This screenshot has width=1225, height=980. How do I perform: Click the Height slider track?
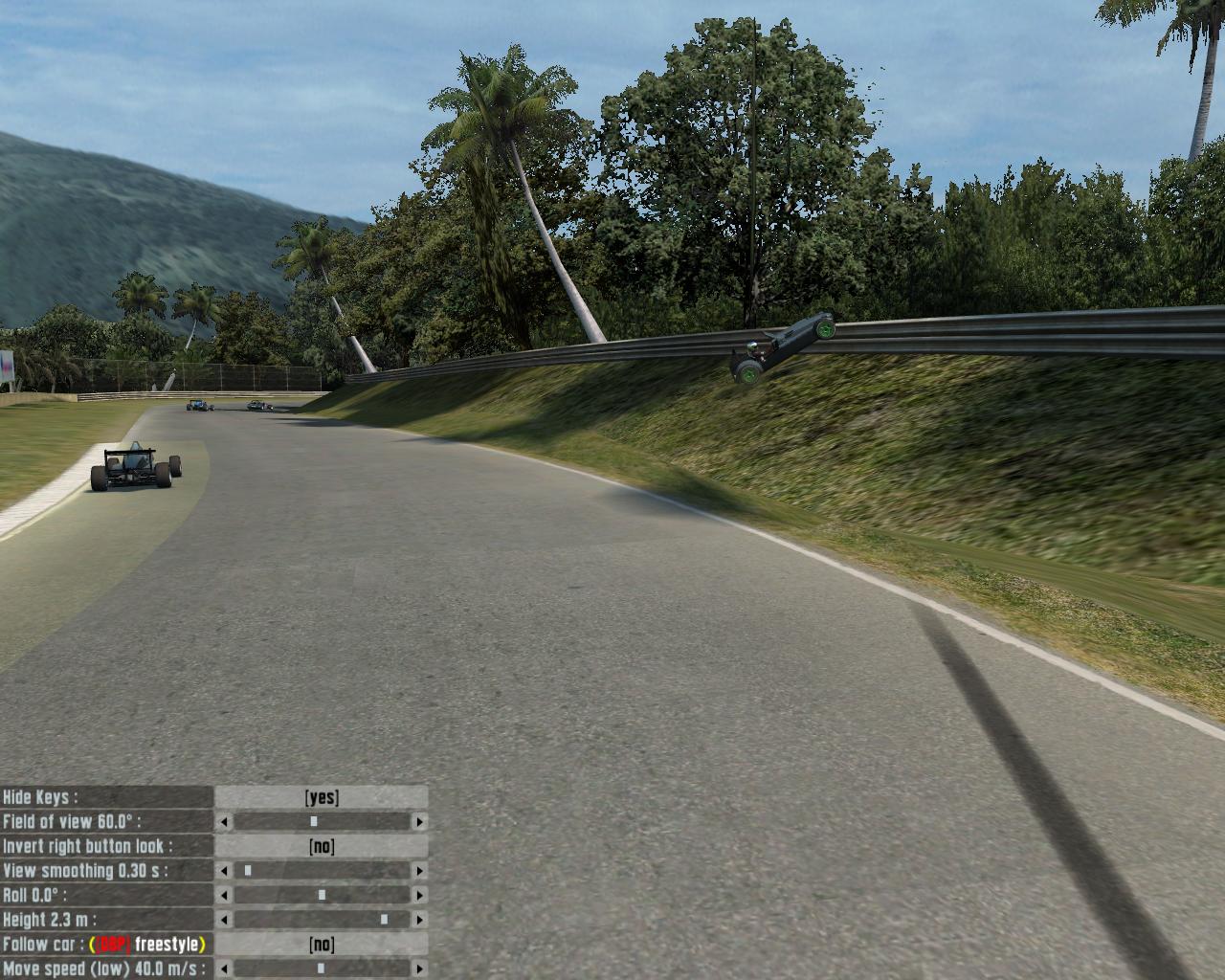click(x=322, y=920)
